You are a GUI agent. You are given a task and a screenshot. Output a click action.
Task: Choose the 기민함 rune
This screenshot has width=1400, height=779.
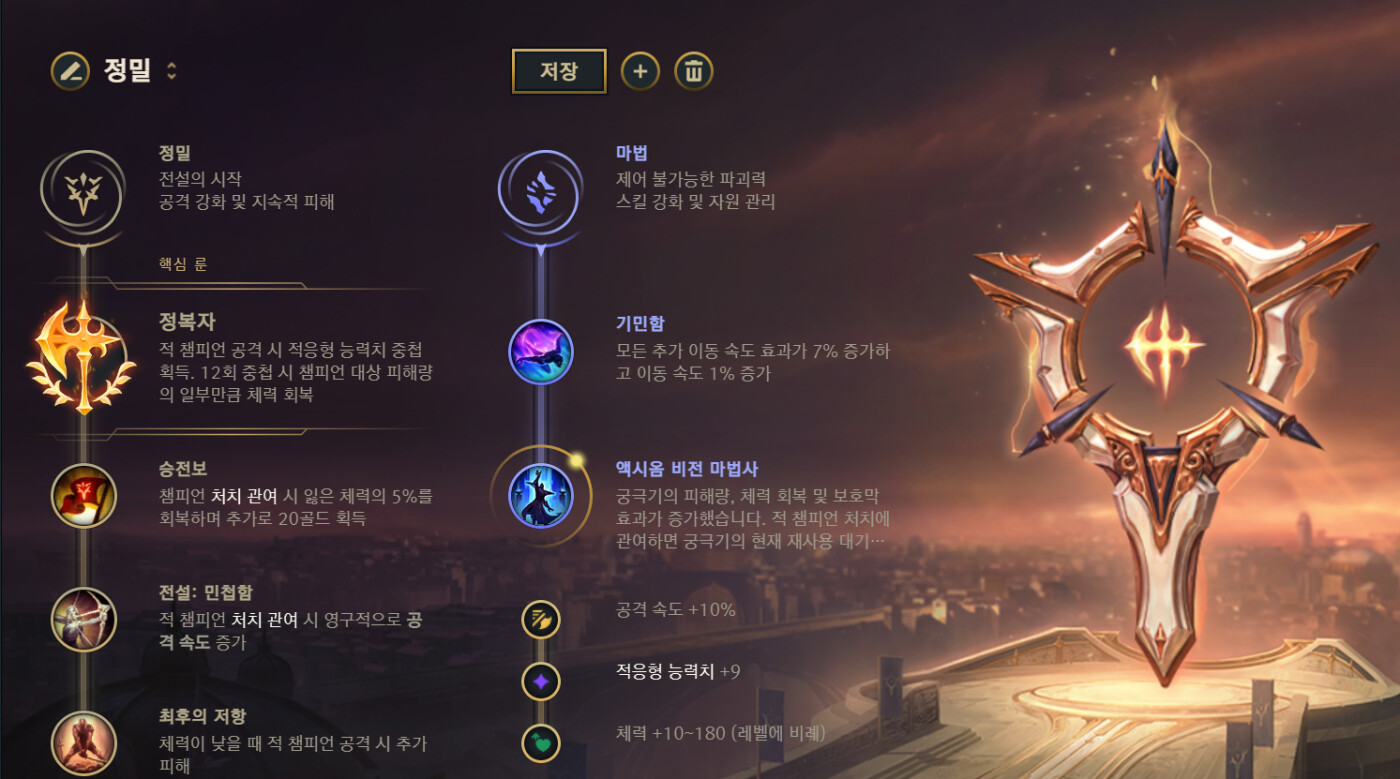[540, 352]
